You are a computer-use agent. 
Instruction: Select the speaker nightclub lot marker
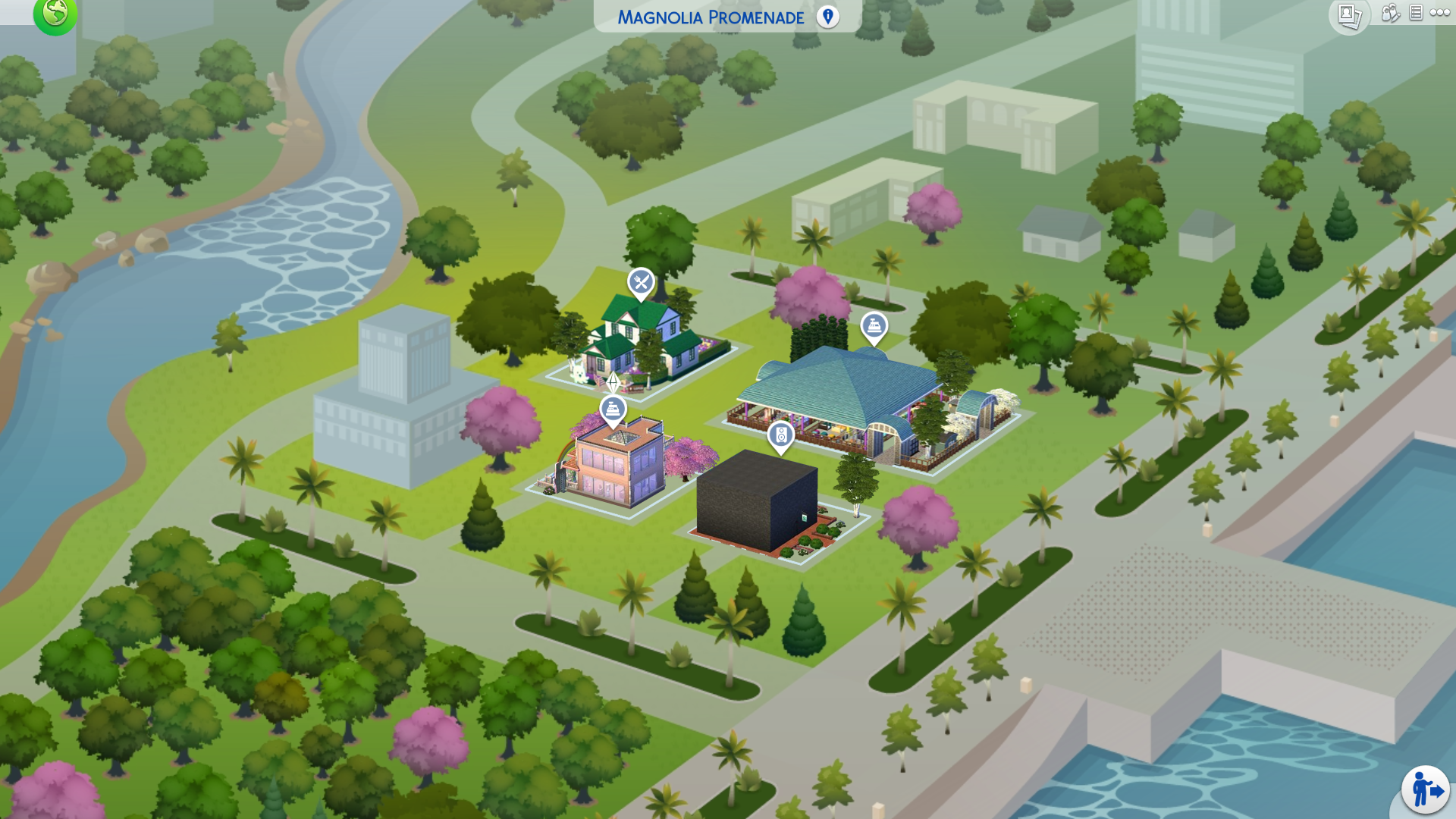(x=780, y=436)
